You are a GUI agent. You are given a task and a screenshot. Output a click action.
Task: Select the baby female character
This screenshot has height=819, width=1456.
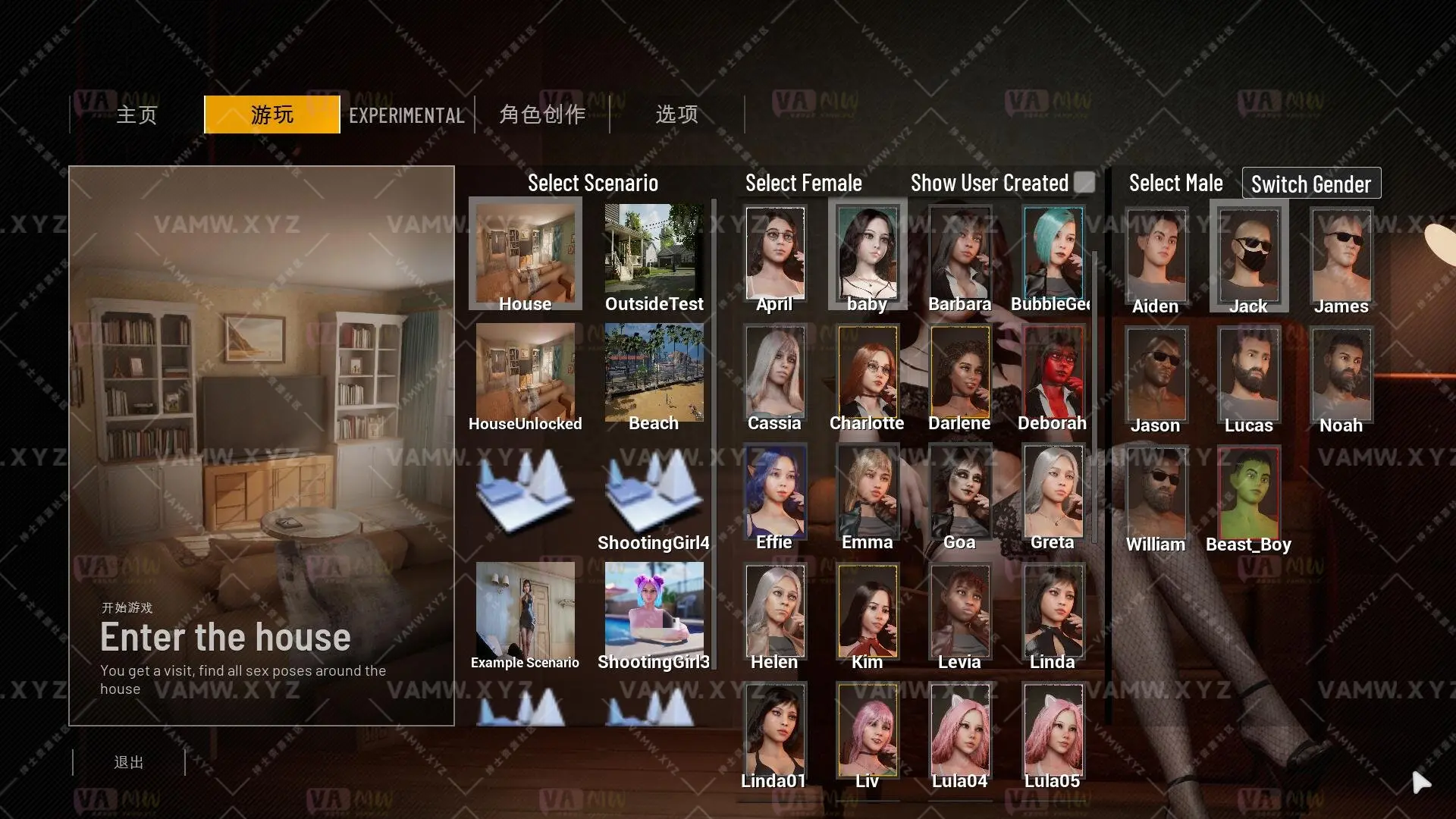(x=867, y=254)
